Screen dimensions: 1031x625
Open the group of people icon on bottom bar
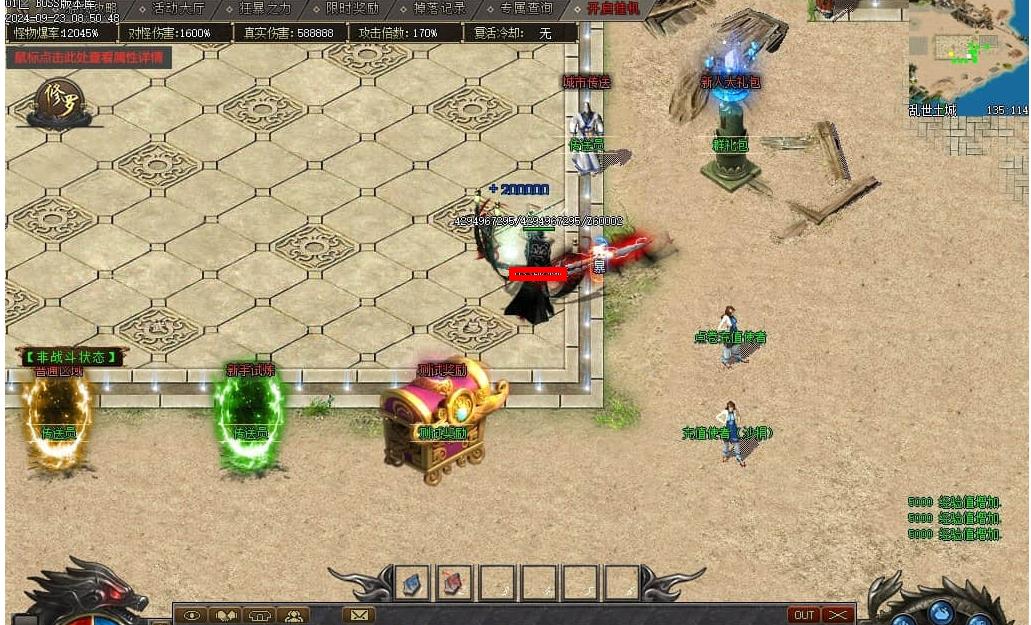tap(294, 616)
